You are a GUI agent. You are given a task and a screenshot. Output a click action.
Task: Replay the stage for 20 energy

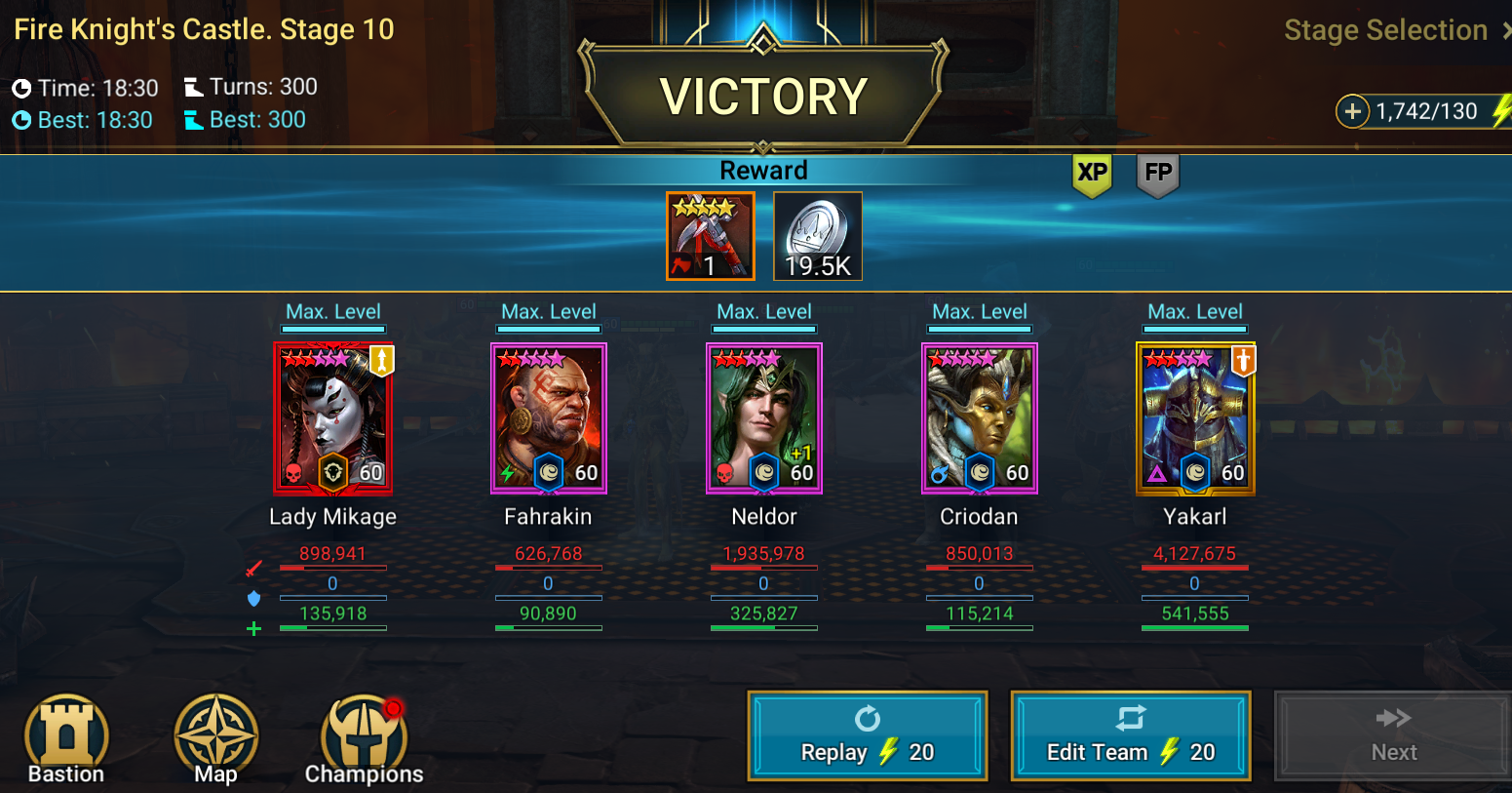tap(867, 736)
